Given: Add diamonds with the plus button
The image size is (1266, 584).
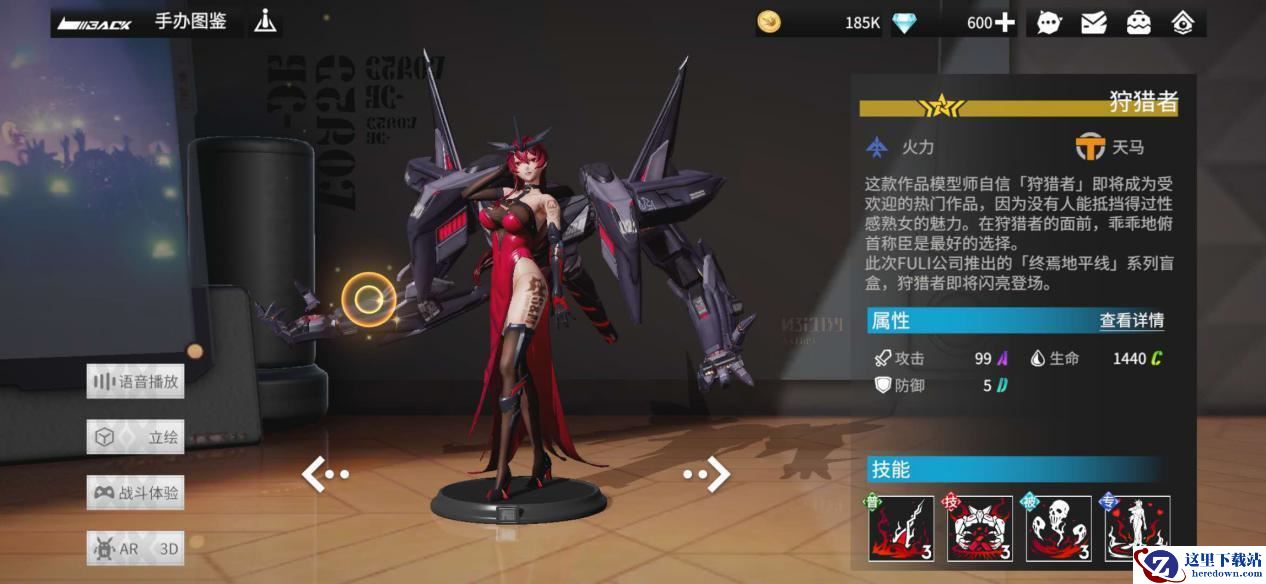Looking at the screenshot, I should [1004, 22].
